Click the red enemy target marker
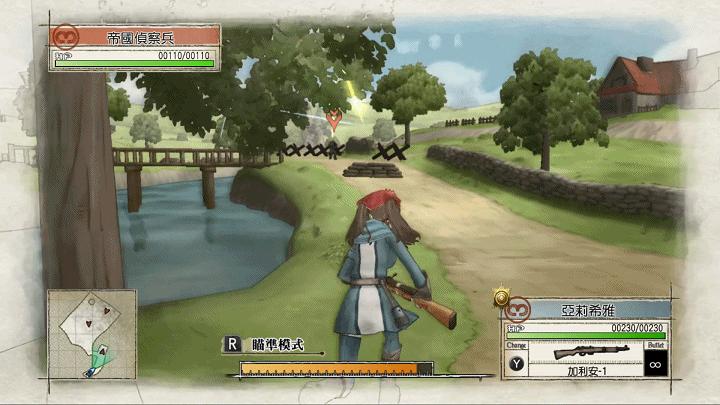This screenshot has height=405, width=720. pyautogui.click(x=333, y=119)
